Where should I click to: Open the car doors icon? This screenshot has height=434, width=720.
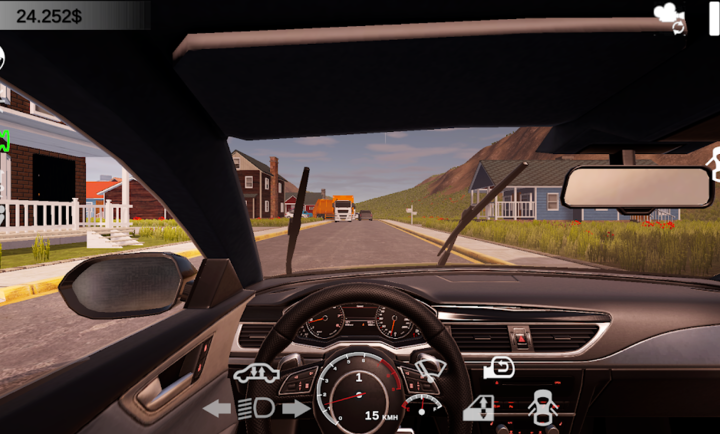tap(541, 406)
